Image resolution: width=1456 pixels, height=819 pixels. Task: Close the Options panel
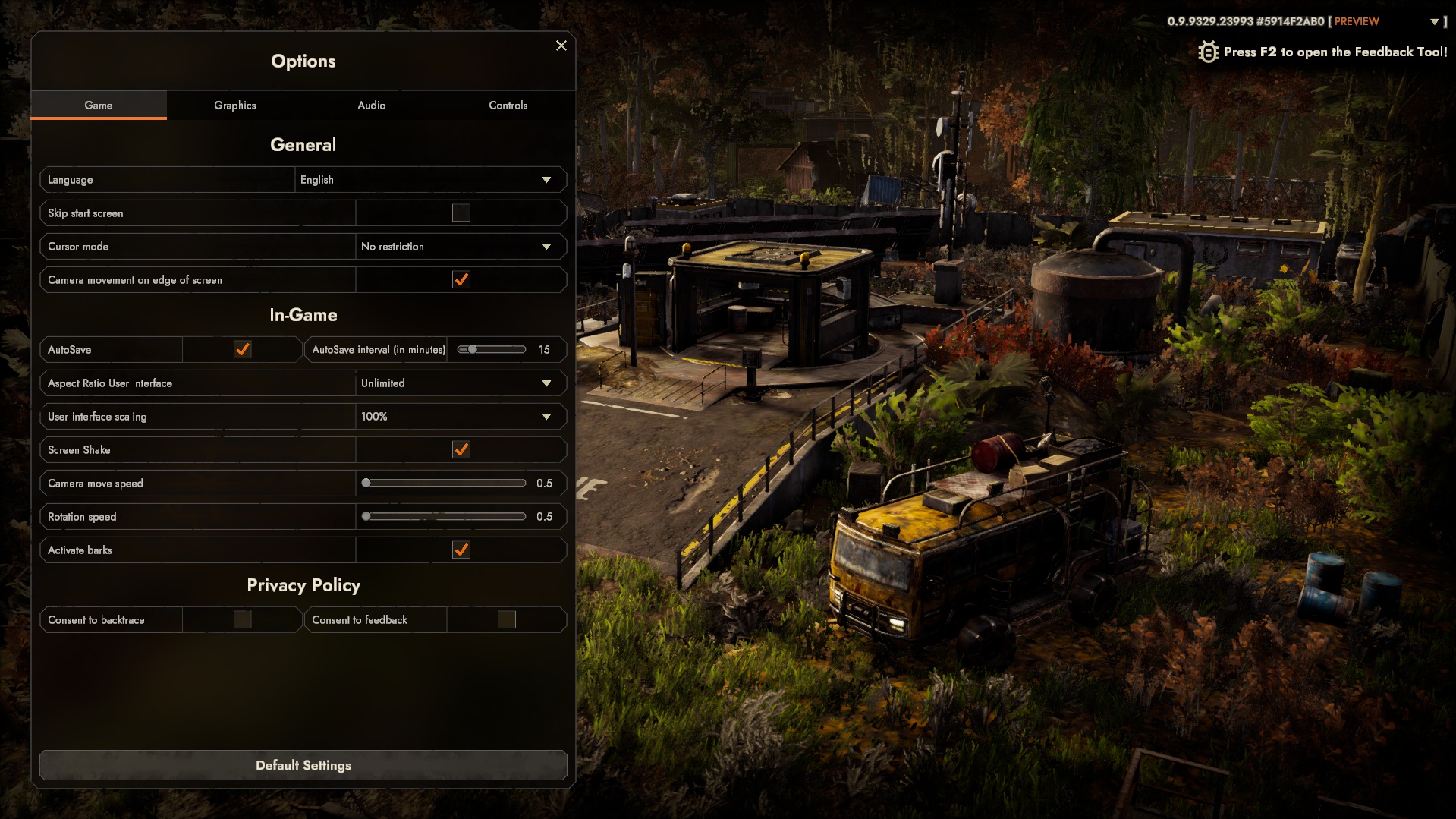(561, 46)
